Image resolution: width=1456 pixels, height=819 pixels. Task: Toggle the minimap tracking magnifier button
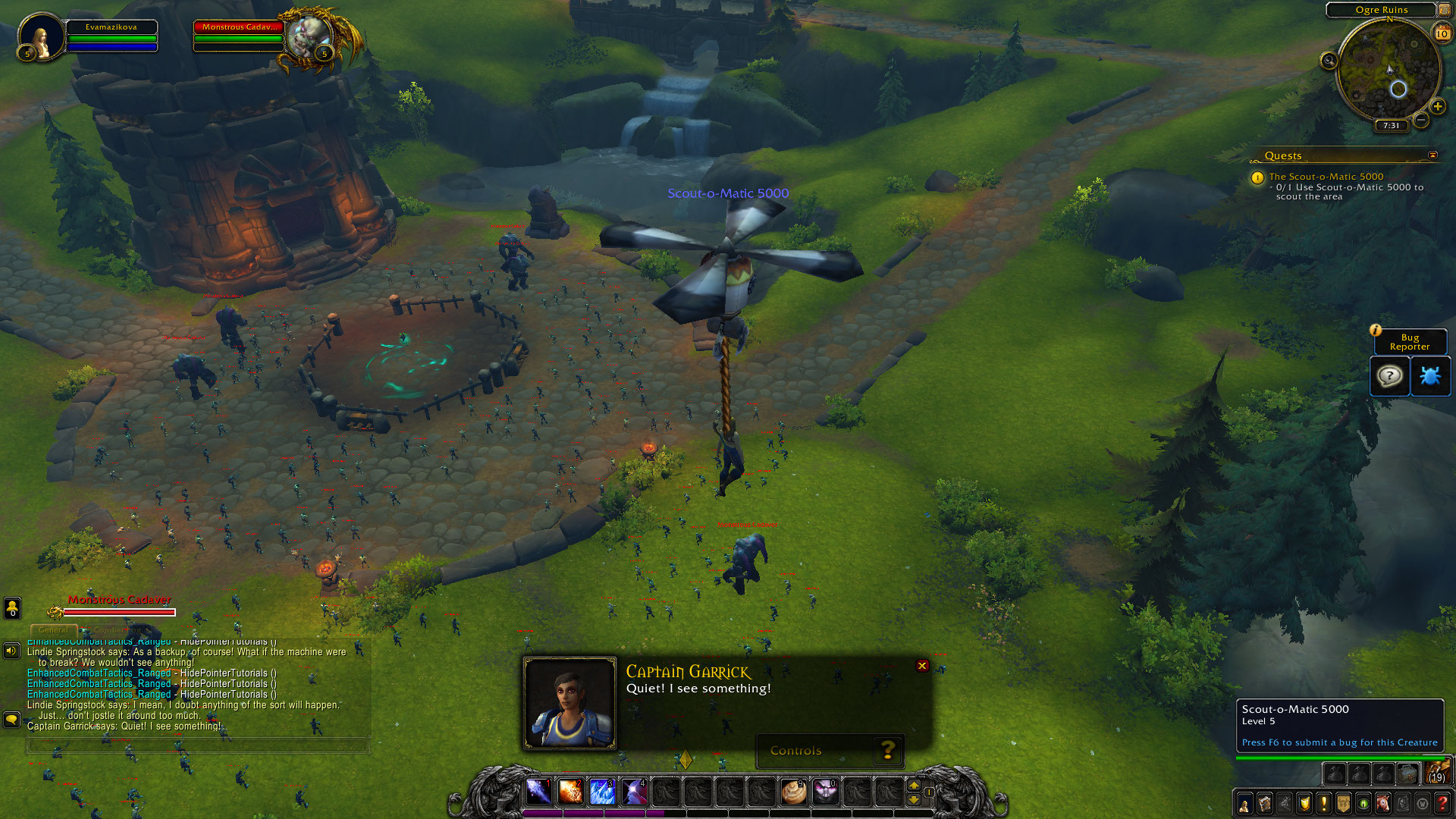click(x=1329, y=61)
